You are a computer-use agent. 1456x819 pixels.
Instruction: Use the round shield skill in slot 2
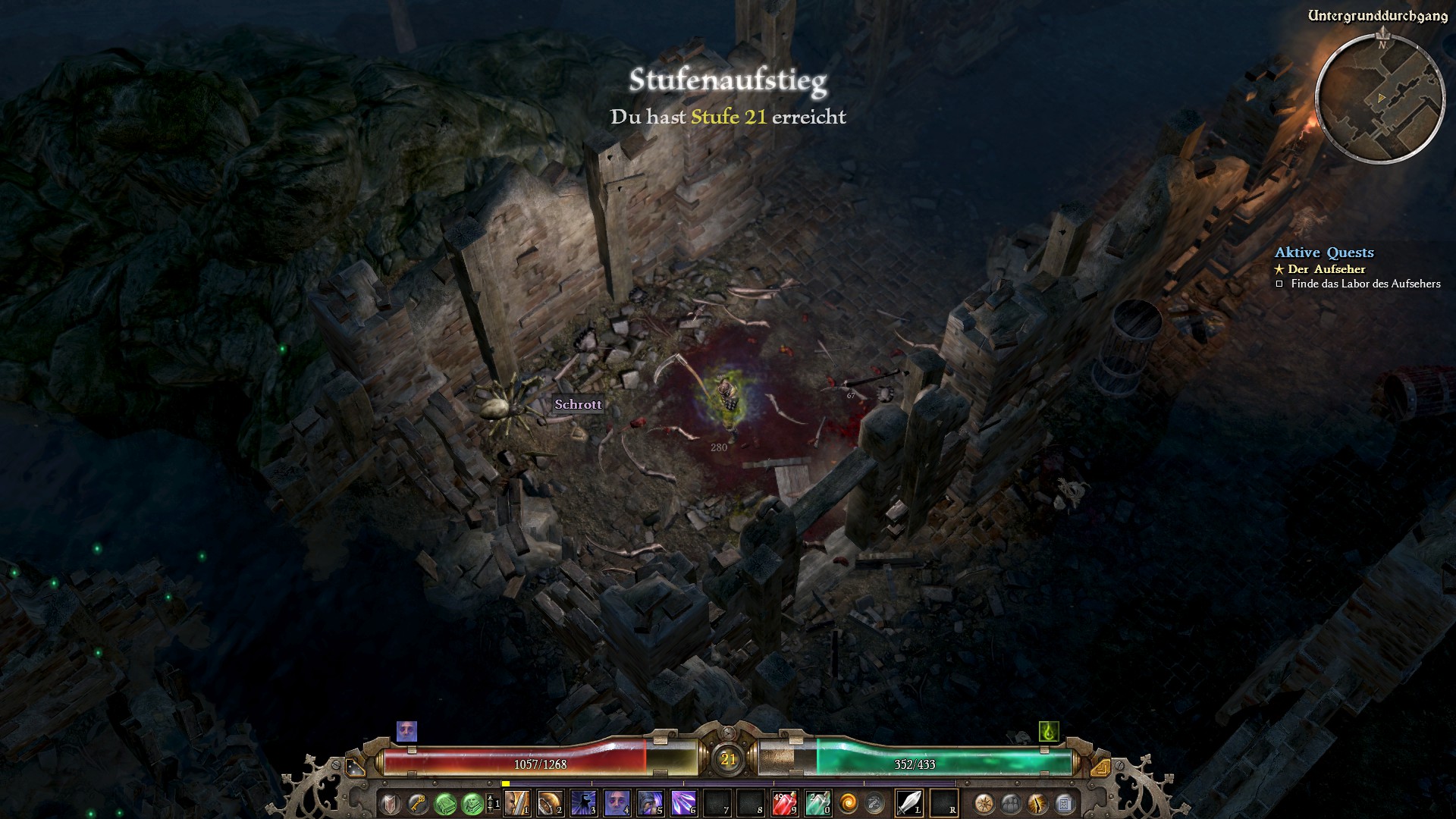point(550,802)
